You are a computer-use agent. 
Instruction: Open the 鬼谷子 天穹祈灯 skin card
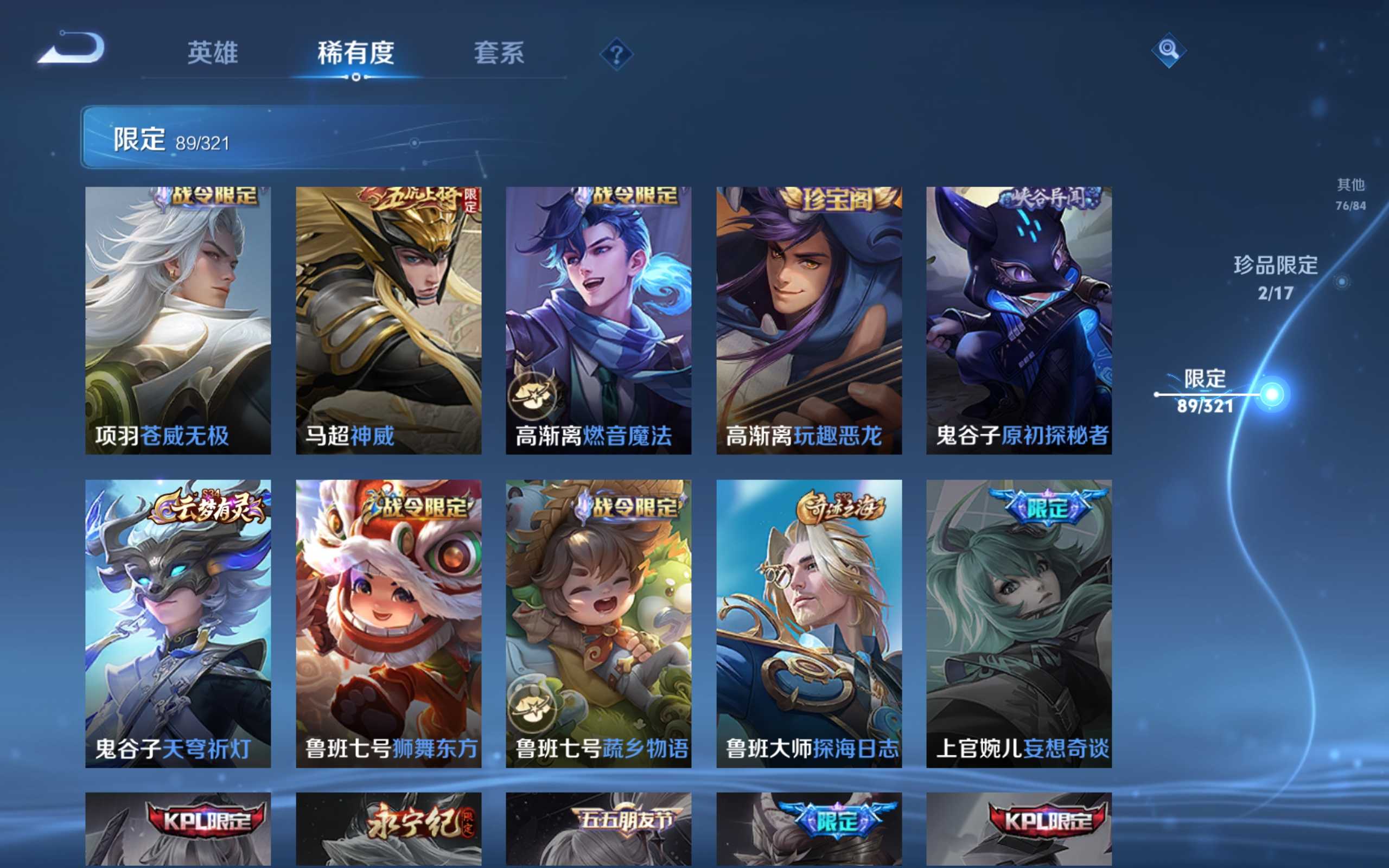(178, 623)
